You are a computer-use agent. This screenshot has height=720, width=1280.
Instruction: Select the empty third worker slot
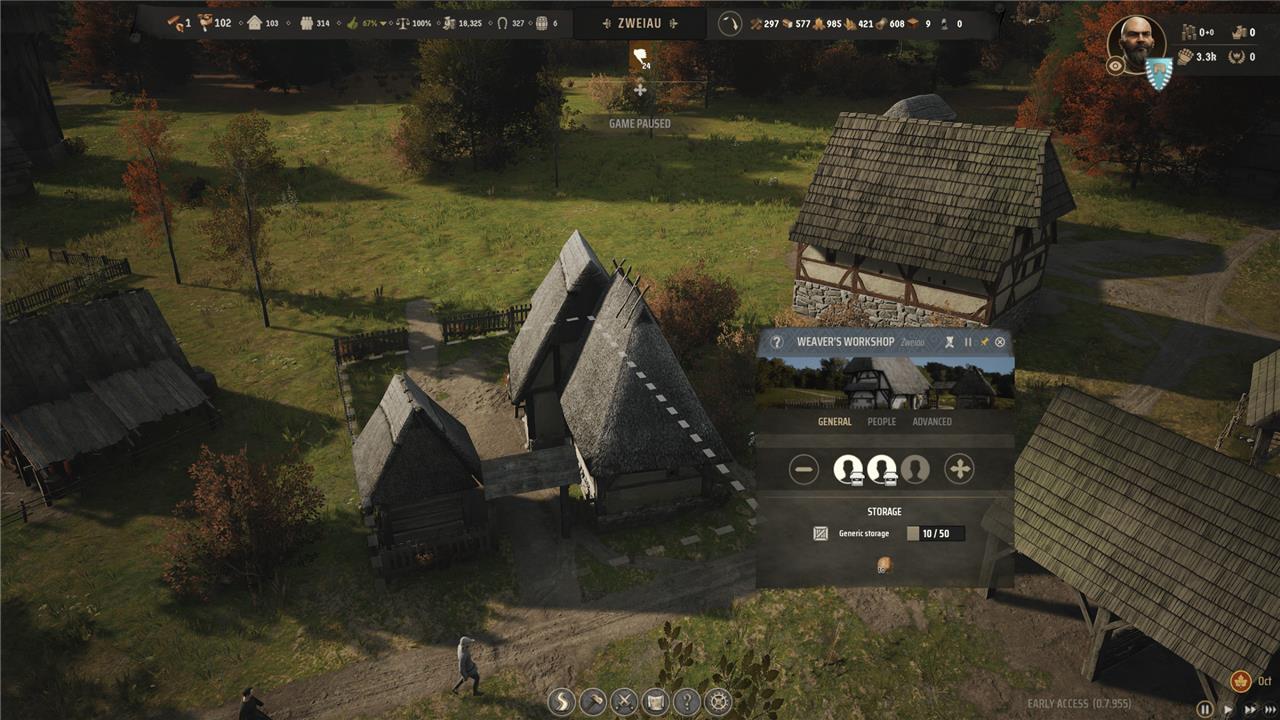coord(914,469)
